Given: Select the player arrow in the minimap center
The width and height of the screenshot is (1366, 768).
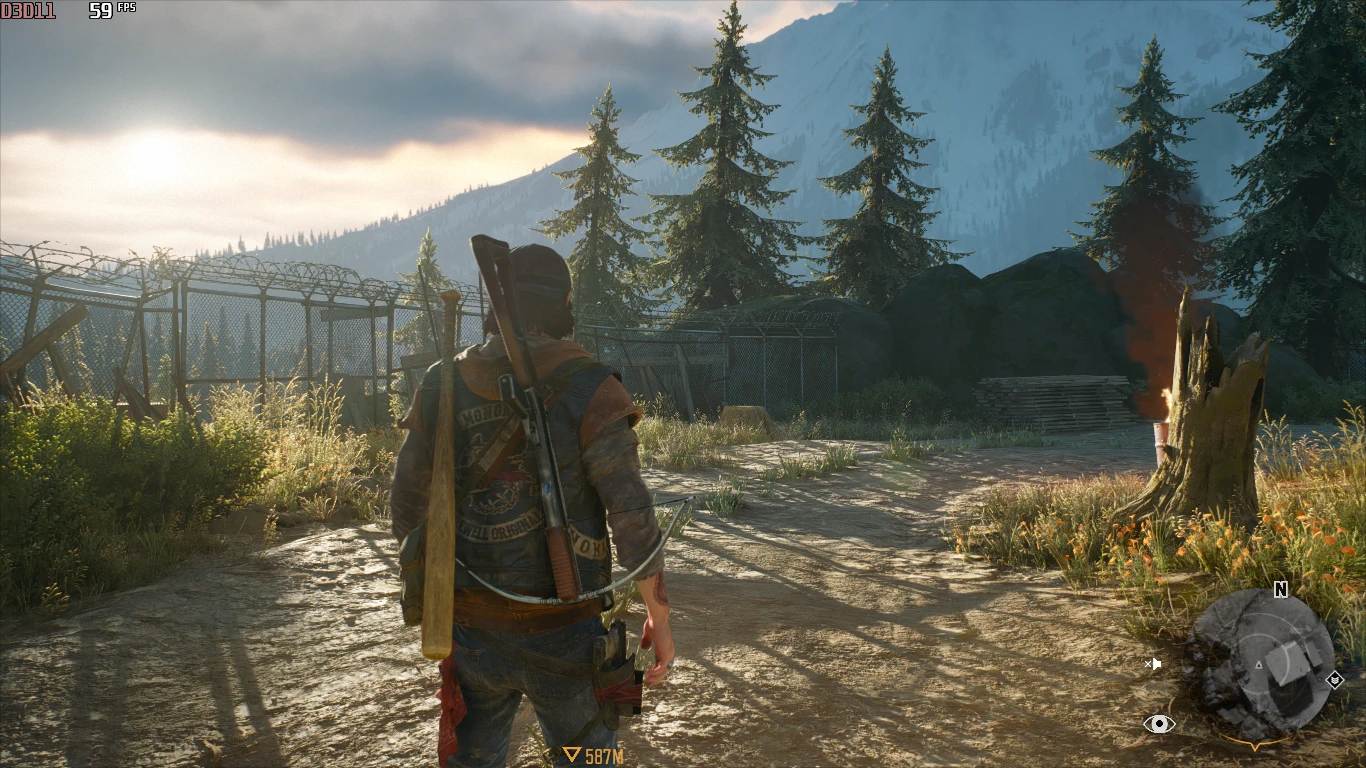Looking at the screenshot, I should pos(1258,665).
